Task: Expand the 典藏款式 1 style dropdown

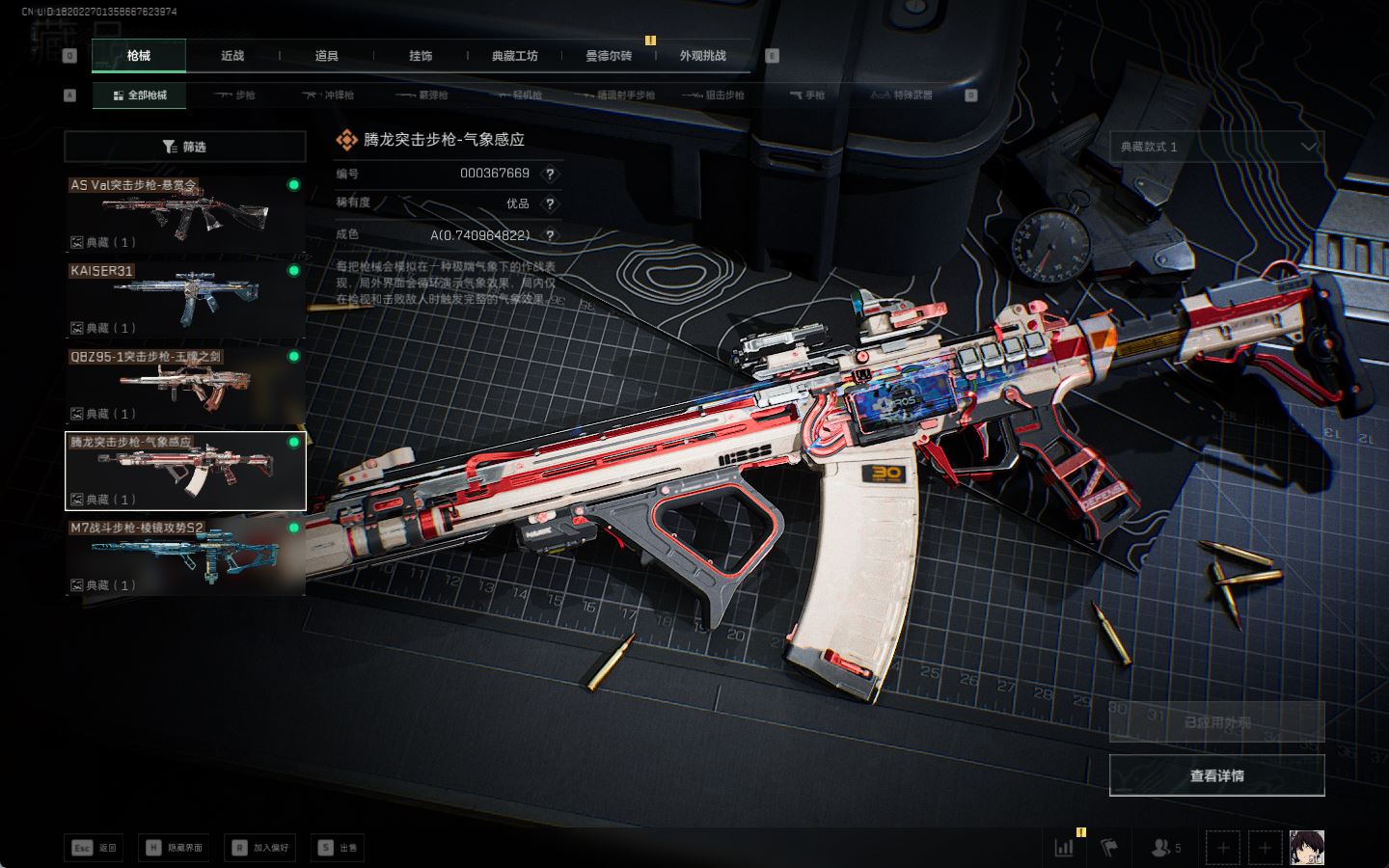Action: point(1216,147)
